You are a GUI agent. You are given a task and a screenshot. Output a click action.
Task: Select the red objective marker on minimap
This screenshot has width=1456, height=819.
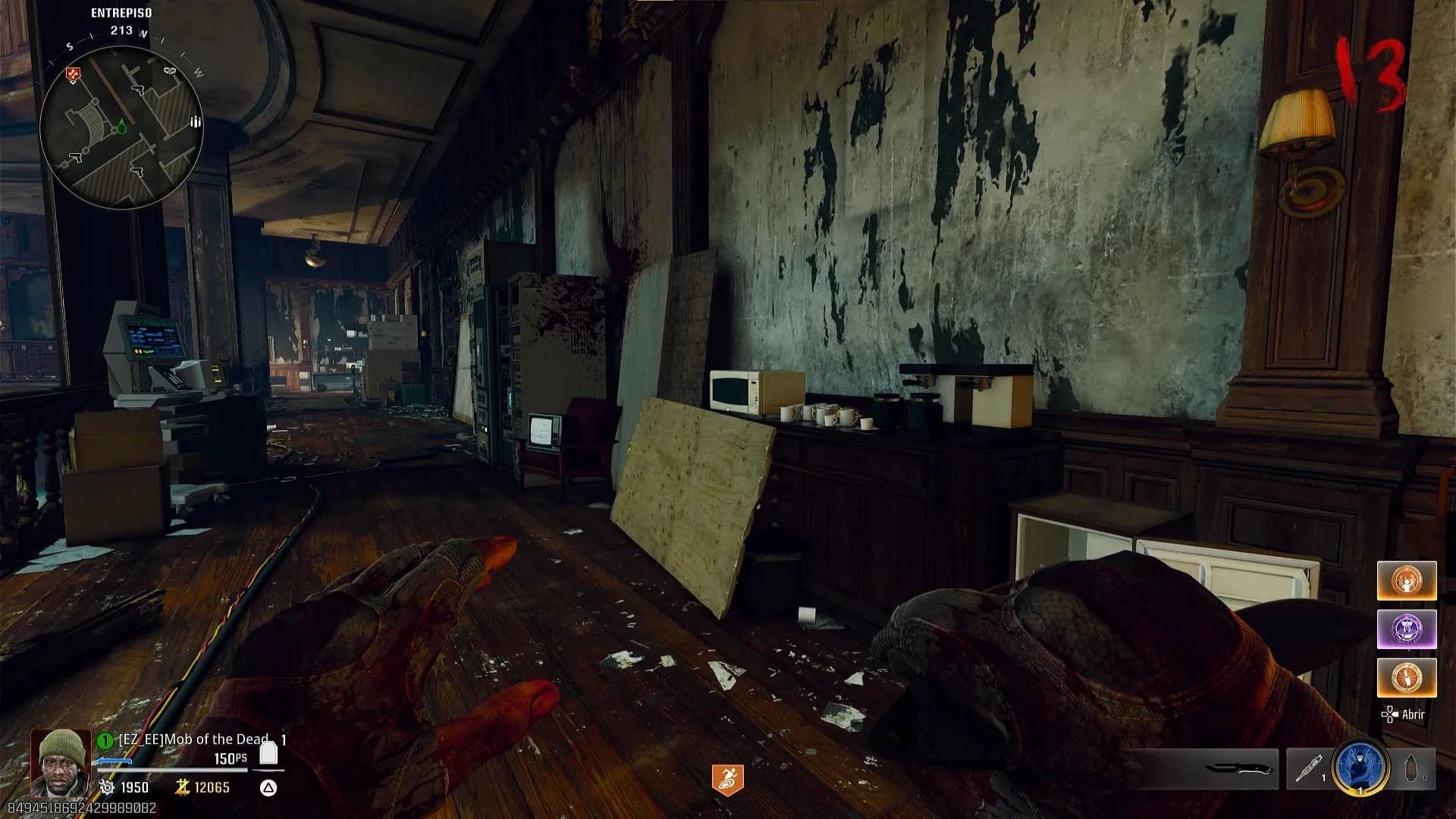(73, 74)
